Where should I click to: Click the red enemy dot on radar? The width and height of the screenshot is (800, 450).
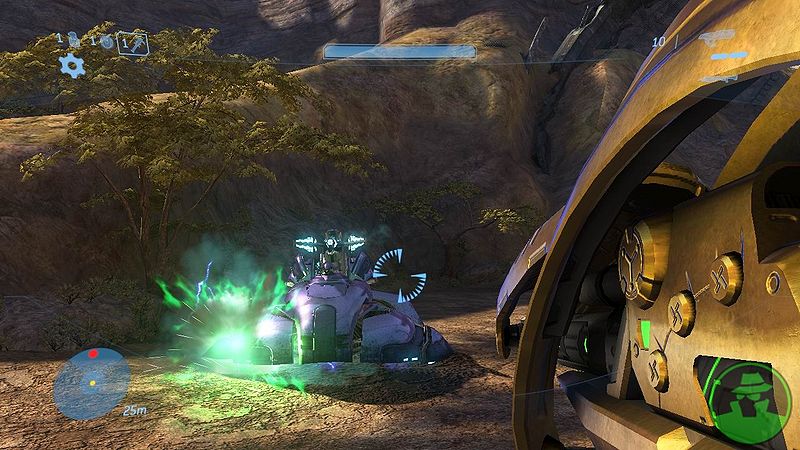(93, 354)
